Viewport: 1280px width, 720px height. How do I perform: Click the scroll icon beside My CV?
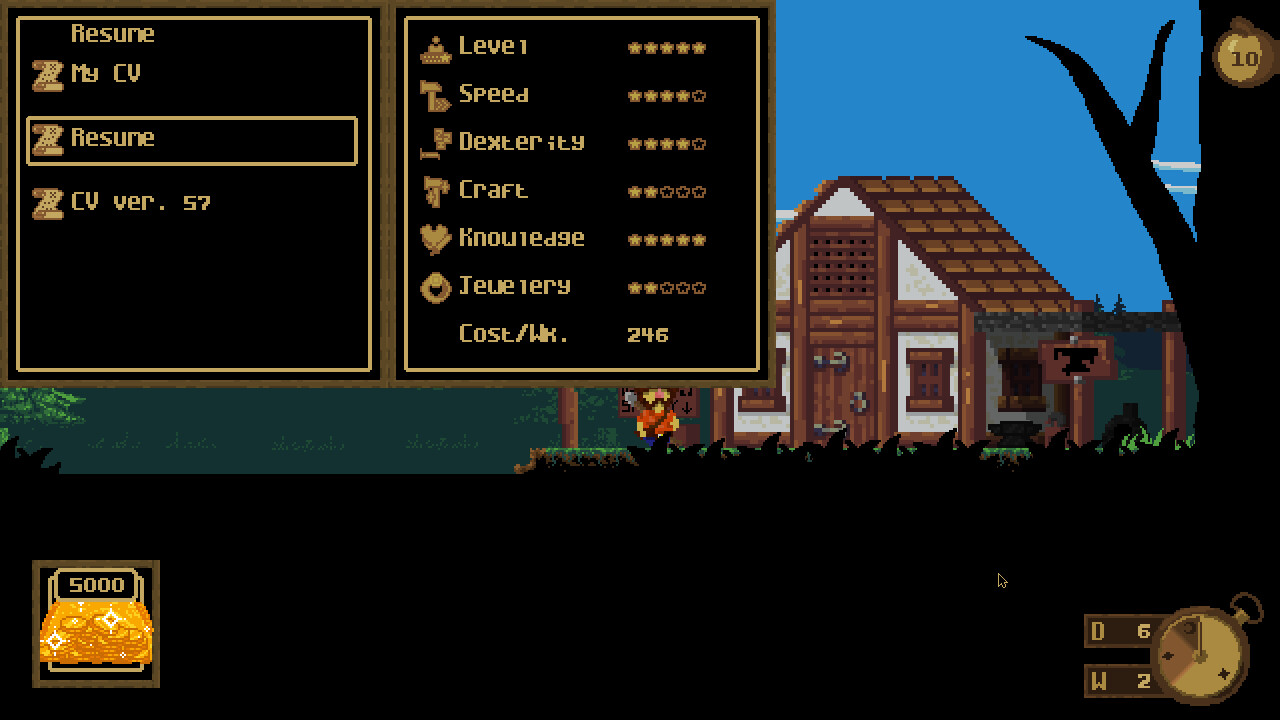click(x=46, y=72)
